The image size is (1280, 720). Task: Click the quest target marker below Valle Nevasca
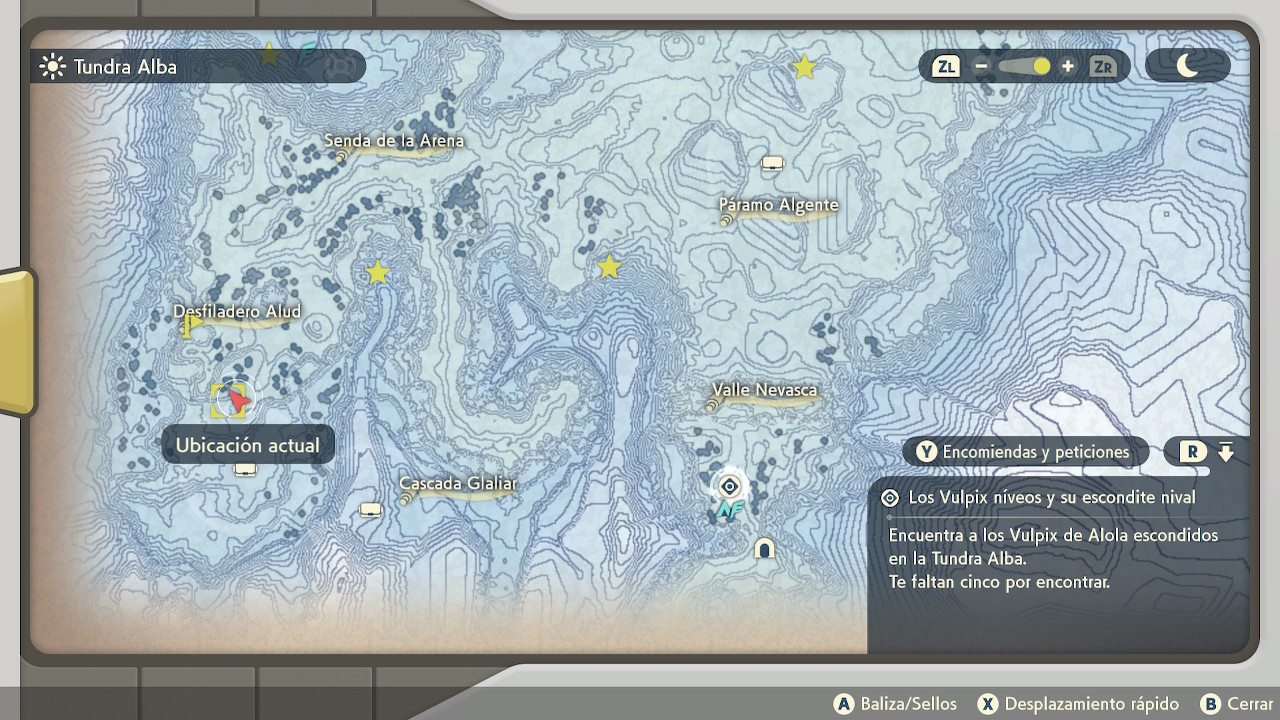(x=730, y=487)
